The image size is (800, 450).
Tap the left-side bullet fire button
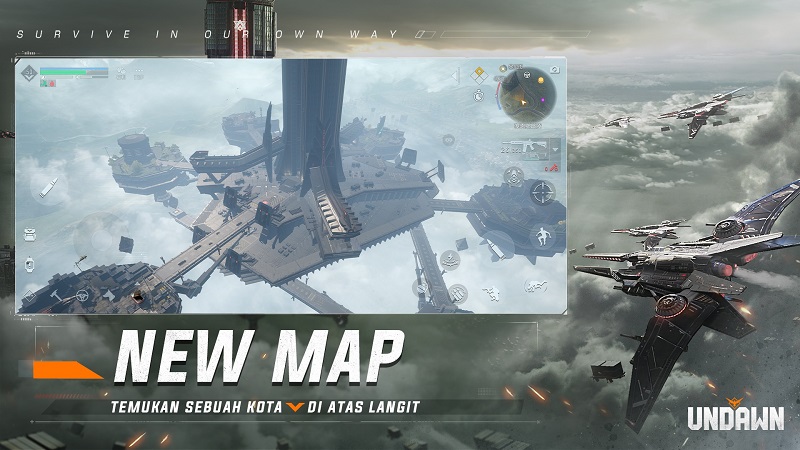pyautogui.click(x=48, y=187)
